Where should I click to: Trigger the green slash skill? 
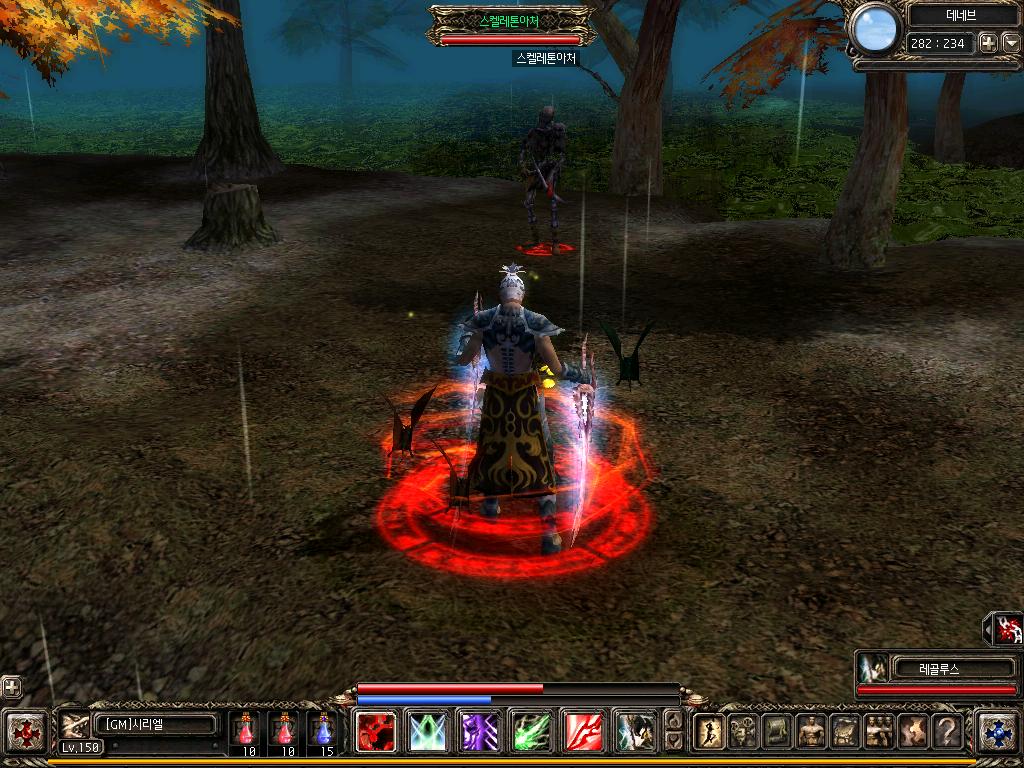[531, 731]
